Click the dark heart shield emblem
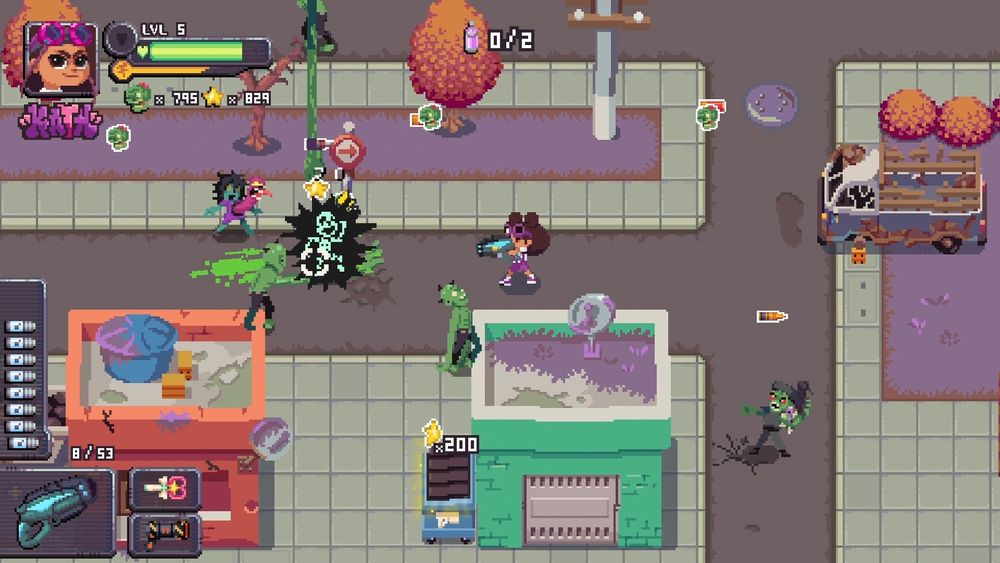Screen dimensions: 1000x563 [120, 38]
